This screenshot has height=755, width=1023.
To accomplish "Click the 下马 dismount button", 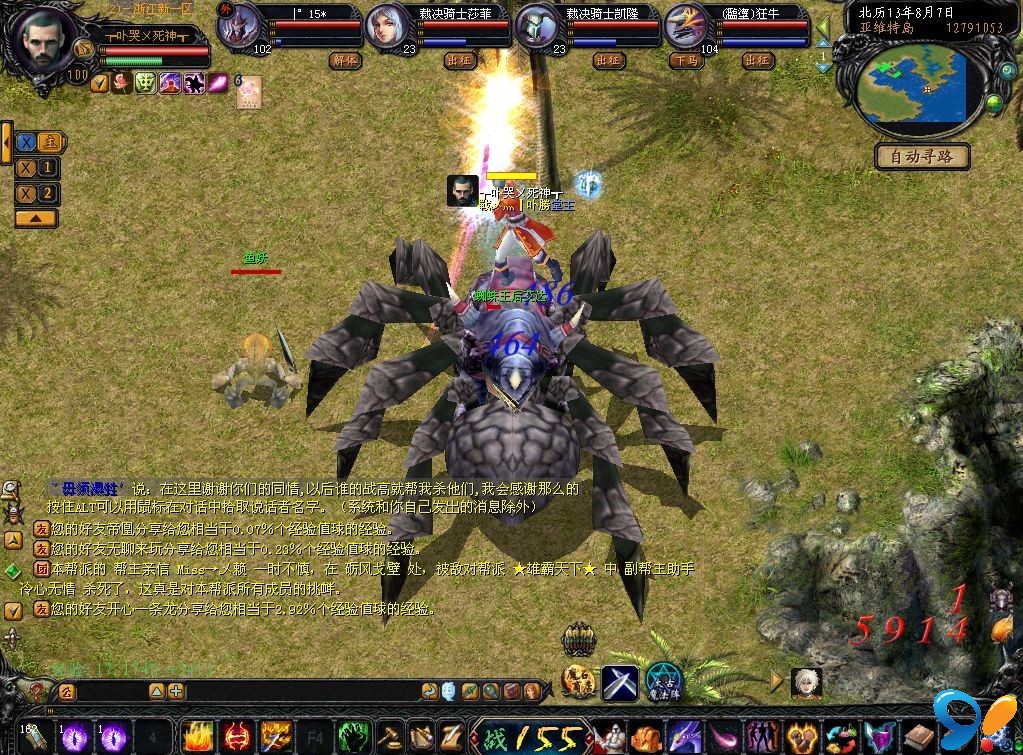I will [685, 60].
